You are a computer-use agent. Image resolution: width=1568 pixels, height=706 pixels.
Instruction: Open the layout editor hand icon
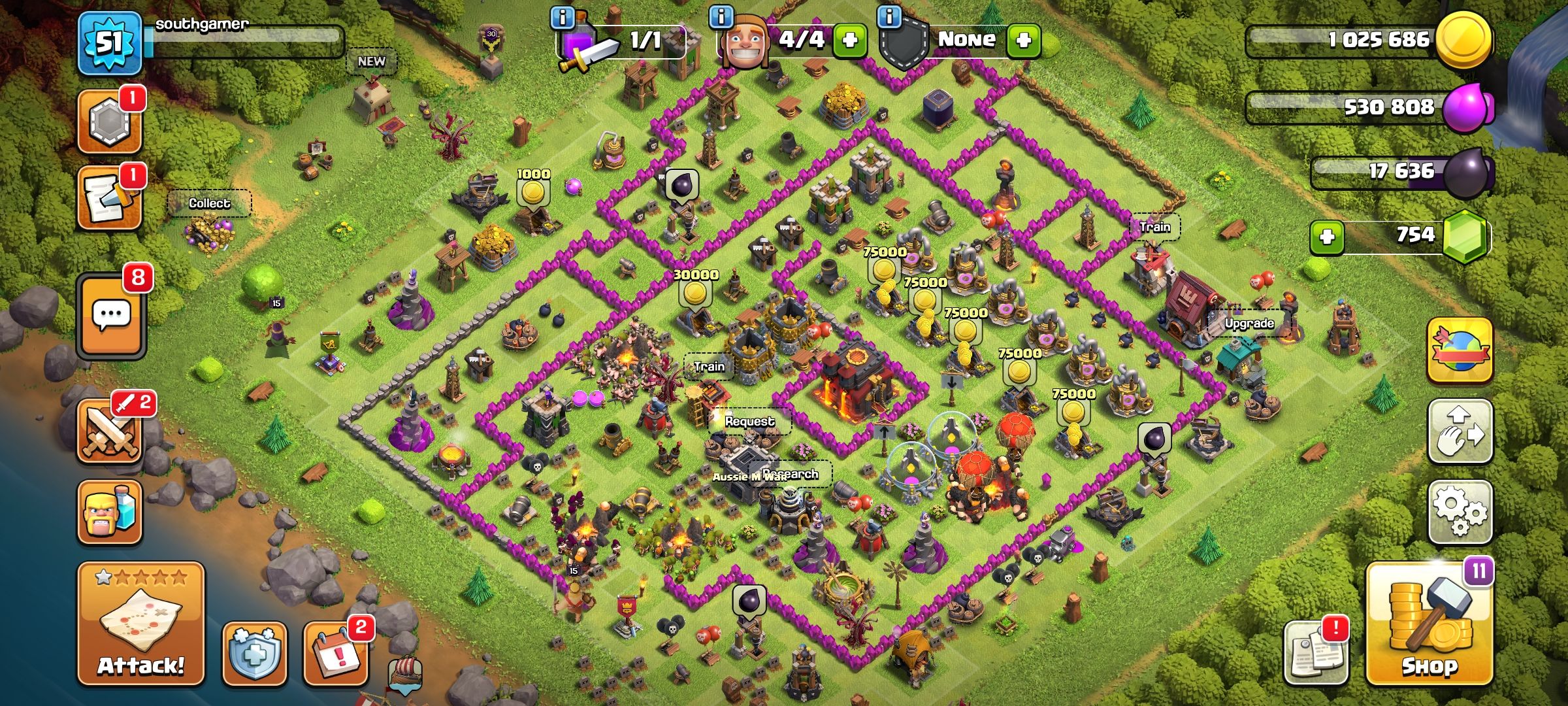(x=1460, y=431)
